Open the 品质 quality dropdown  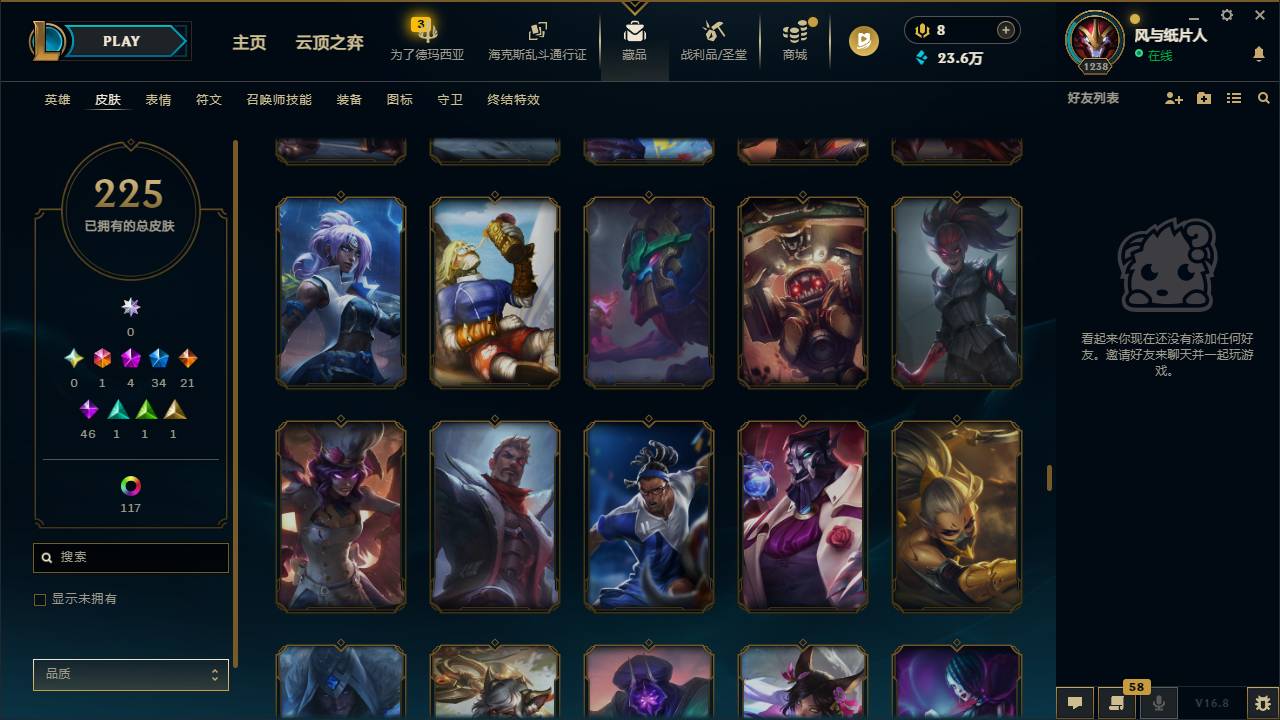(130, 674)
